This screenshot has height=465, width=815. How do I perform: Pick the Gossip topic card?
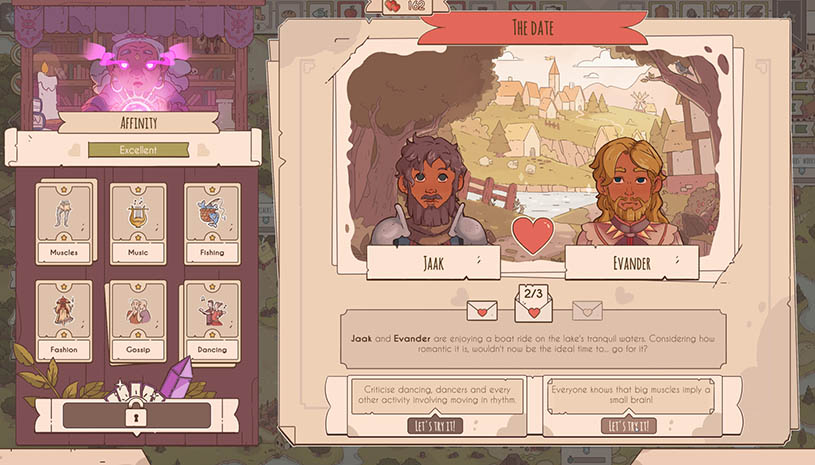138,319
